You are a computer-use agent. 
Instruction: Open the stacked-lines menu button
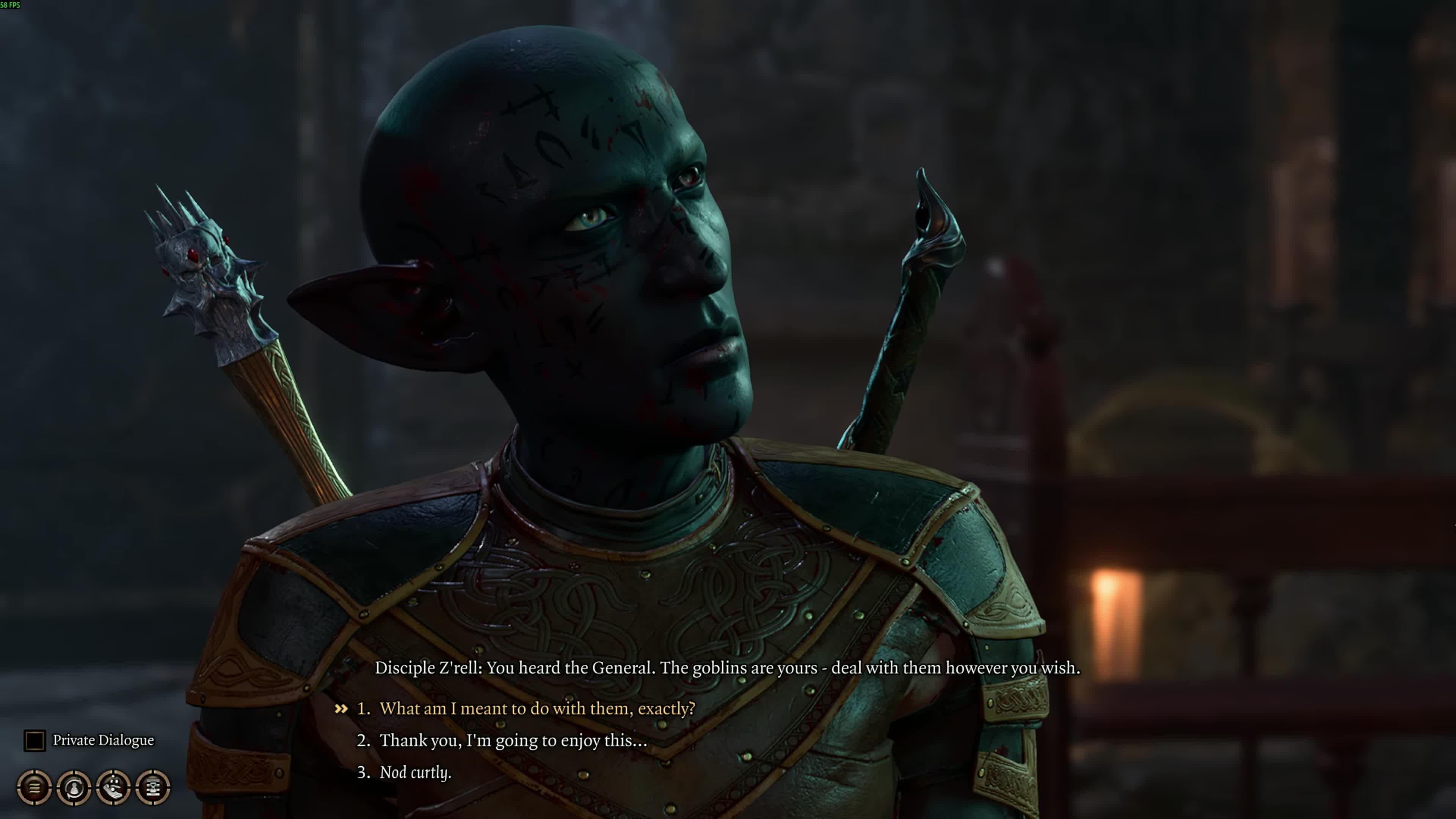coord(35,787)
